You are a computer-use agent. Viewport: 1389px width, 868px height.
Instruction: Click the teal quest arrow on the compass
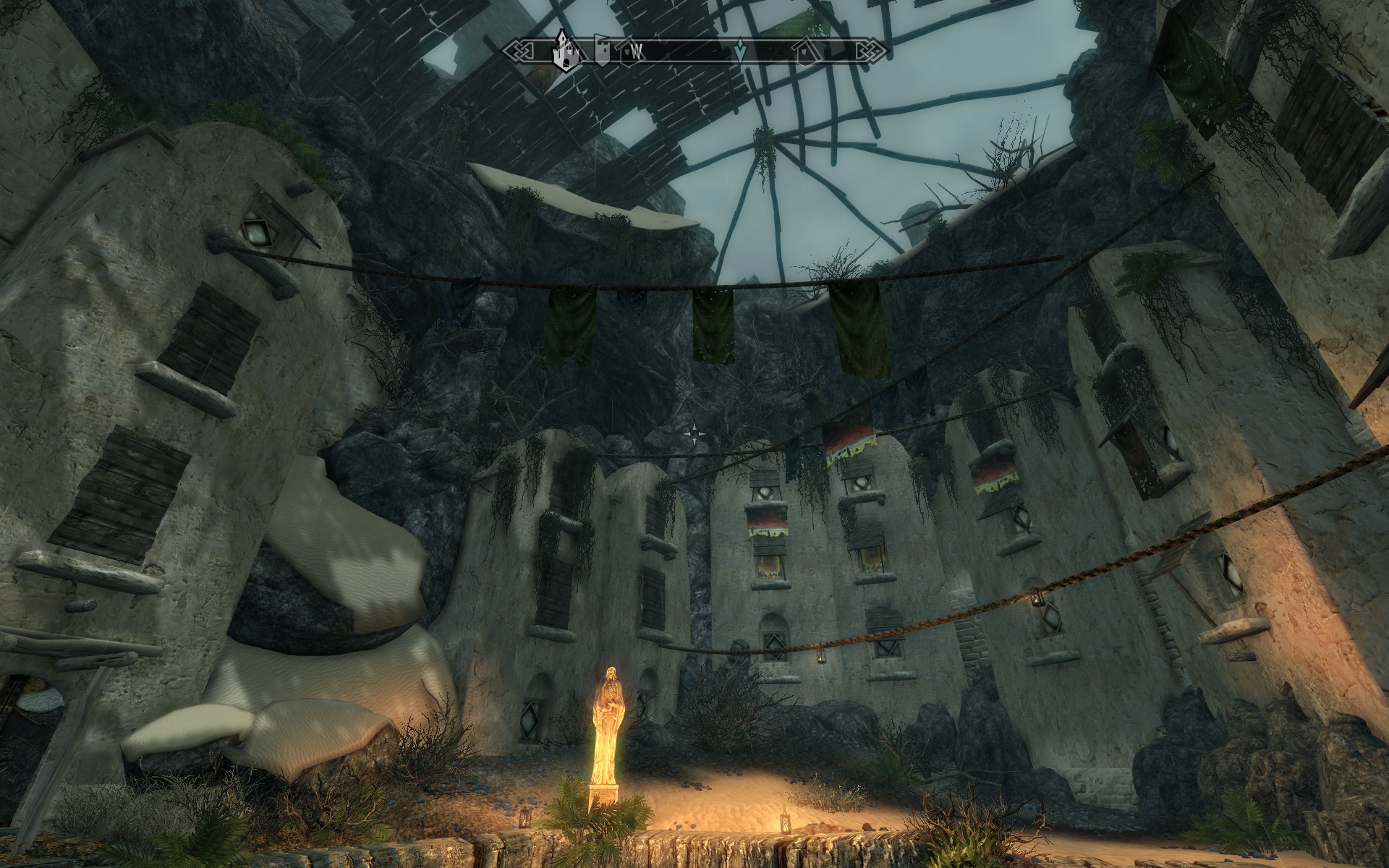(x=739, y=51)
